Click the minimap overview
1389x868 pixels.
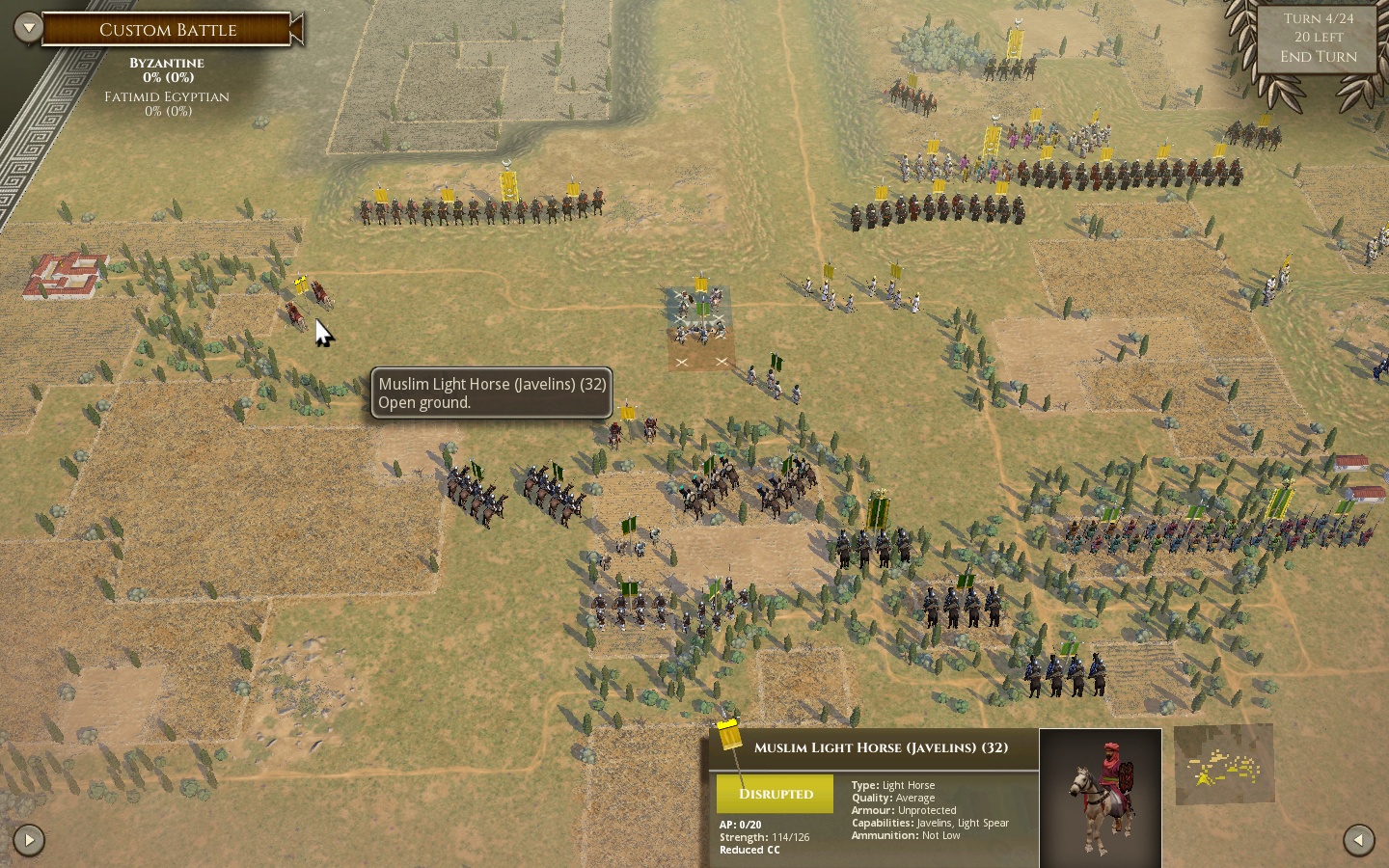pyautogui.click(x=1224, y=765)
